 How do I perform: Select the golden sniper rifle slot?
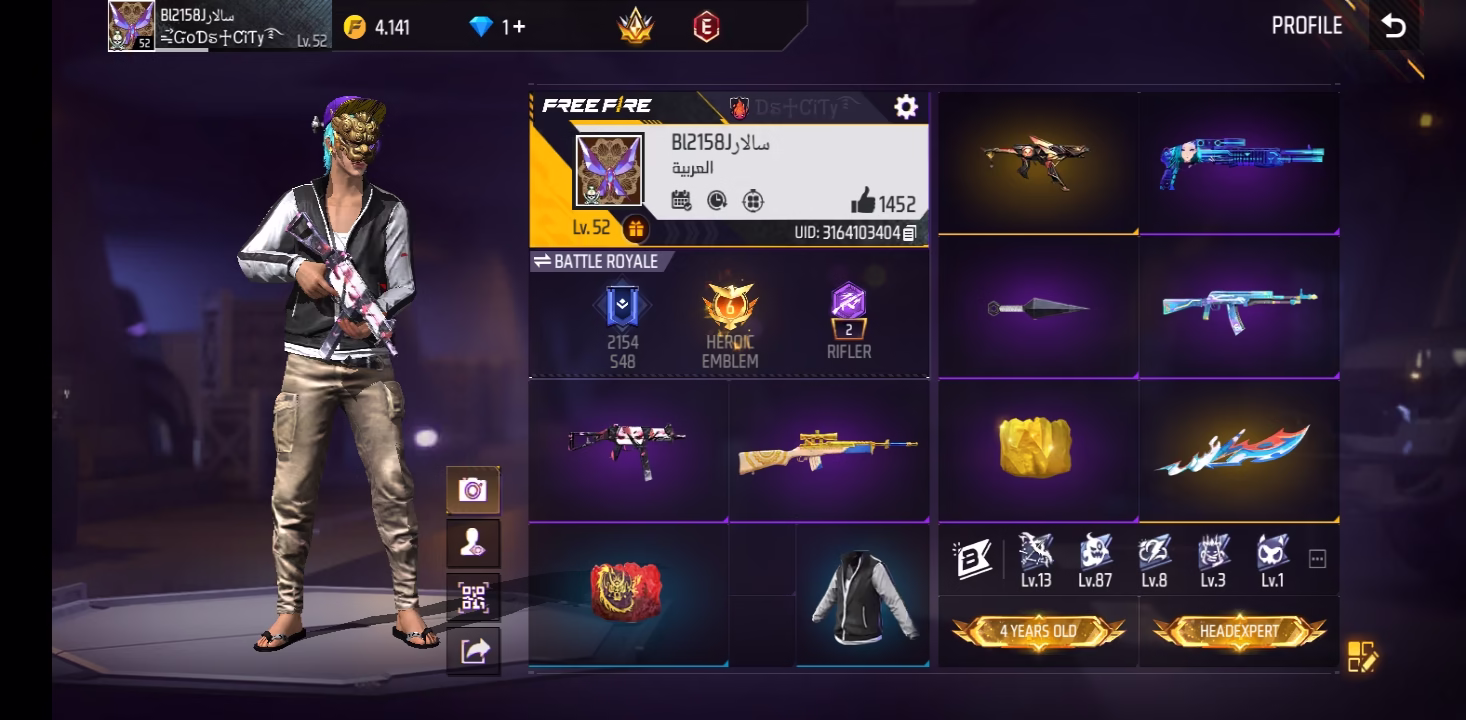click(x=828, y=450)
